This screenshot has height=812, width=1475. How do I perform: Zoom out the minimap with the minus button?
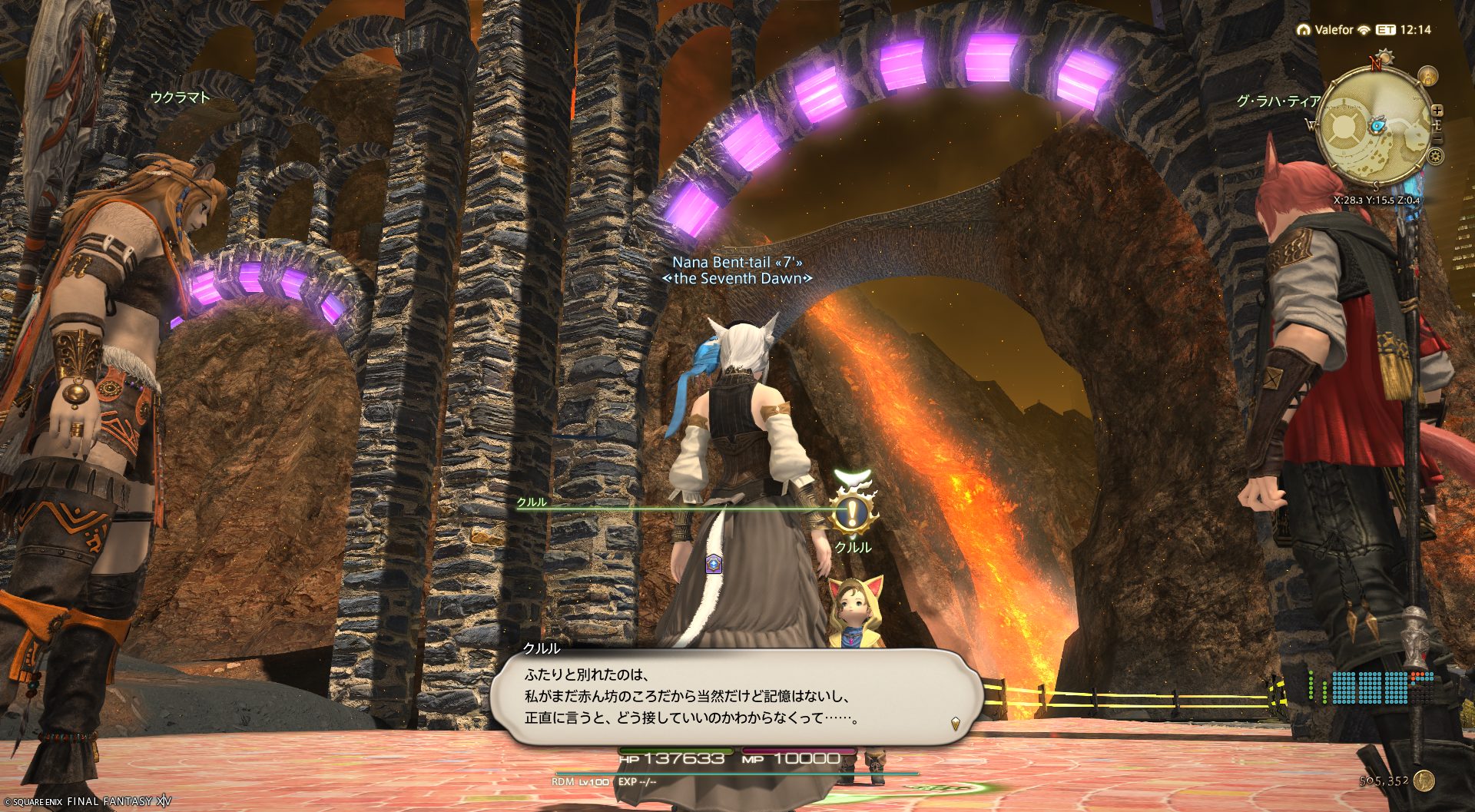(1437, 138)
